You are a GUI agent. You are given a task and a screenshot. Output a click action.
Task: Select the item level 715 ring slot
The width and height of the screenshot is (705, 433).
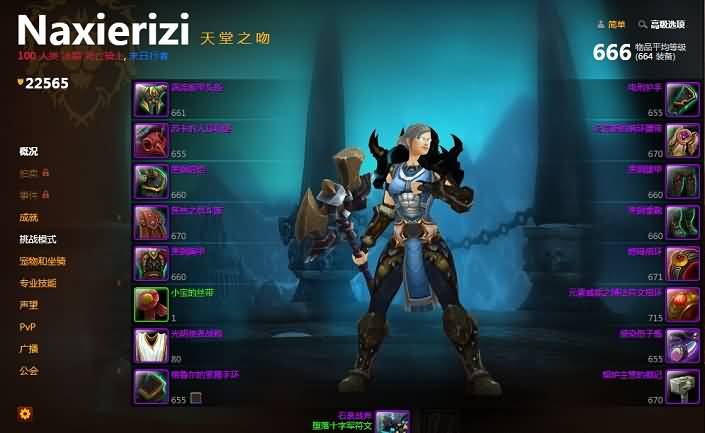682,304
